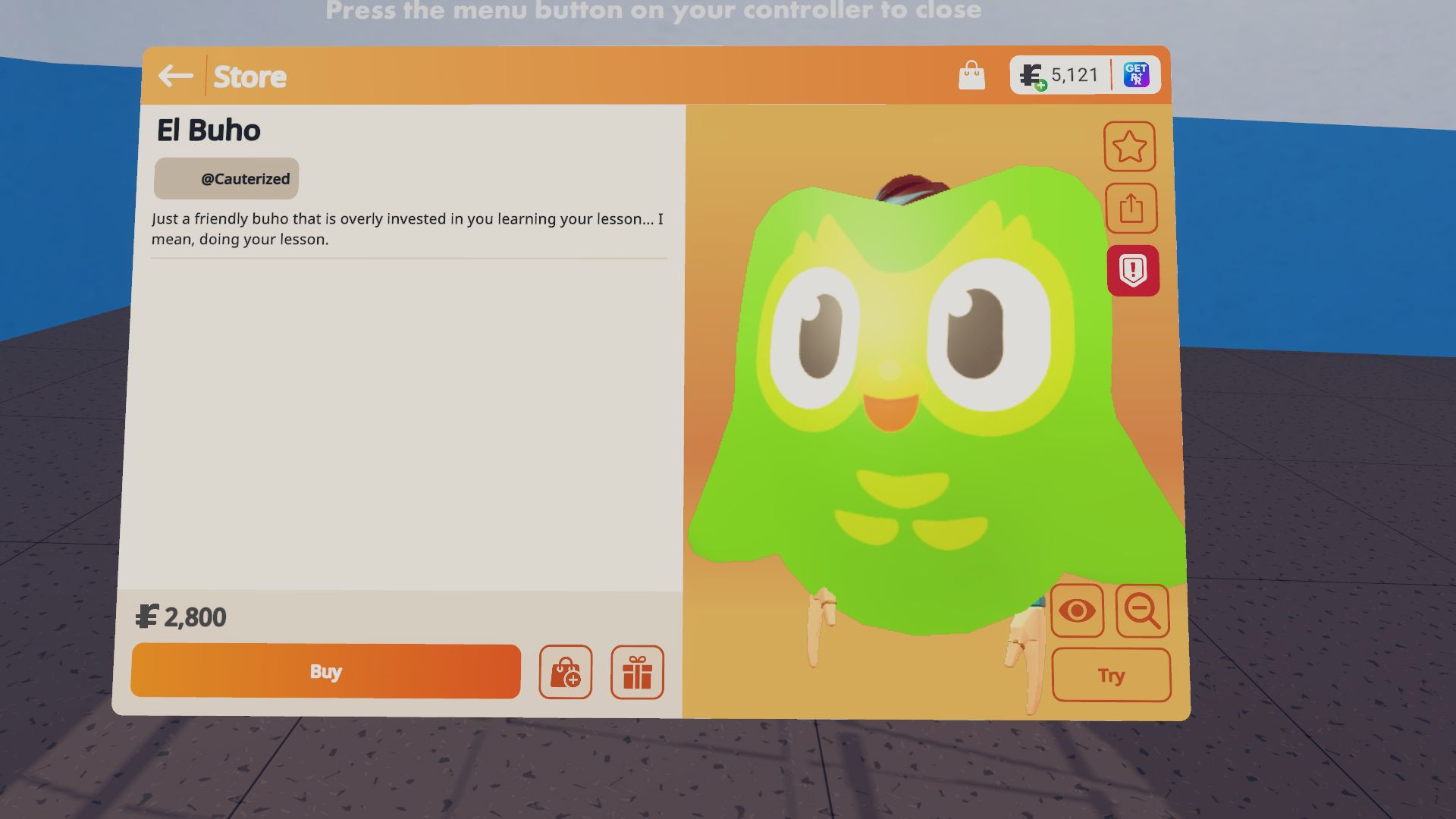Report this item via the red report icon
Image resolution: width=1456 pixels, height=819 pixels.
click(x=1133, y=270)
